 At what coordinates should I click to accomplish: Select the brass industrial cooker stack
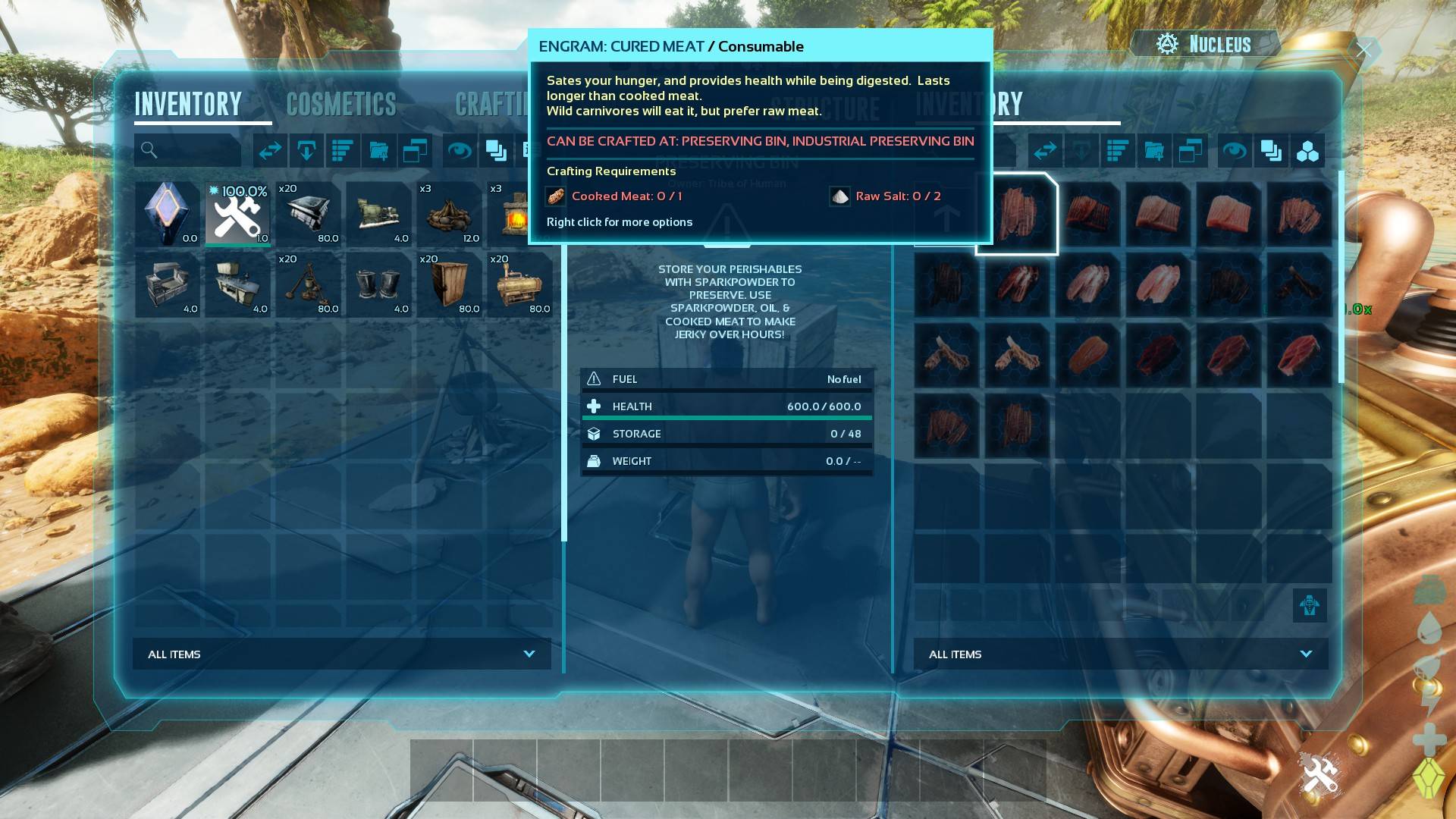pyautogui.click(x=520, y=284)
